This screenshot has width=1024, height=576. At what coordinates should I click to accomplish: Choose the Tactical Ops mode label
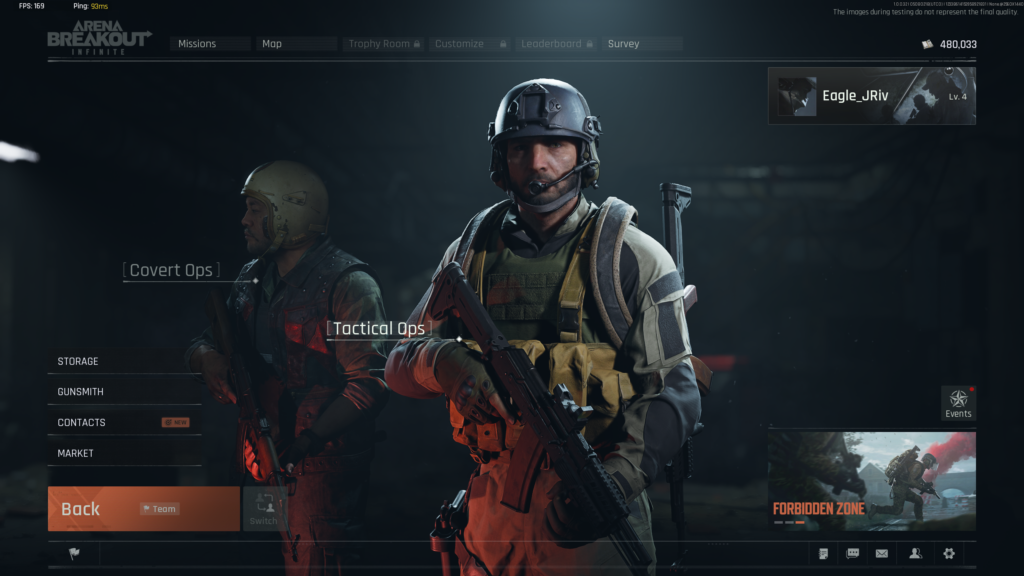(x=379, y=328)
